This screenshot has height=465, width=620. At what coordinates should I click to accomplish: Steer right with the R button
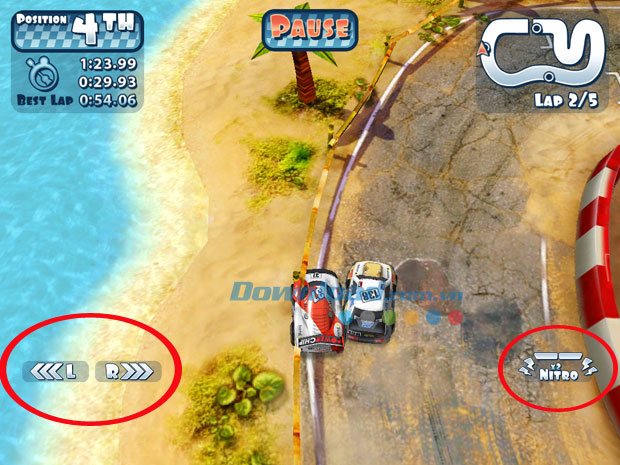pyautogui.click(x=128, y=372)
